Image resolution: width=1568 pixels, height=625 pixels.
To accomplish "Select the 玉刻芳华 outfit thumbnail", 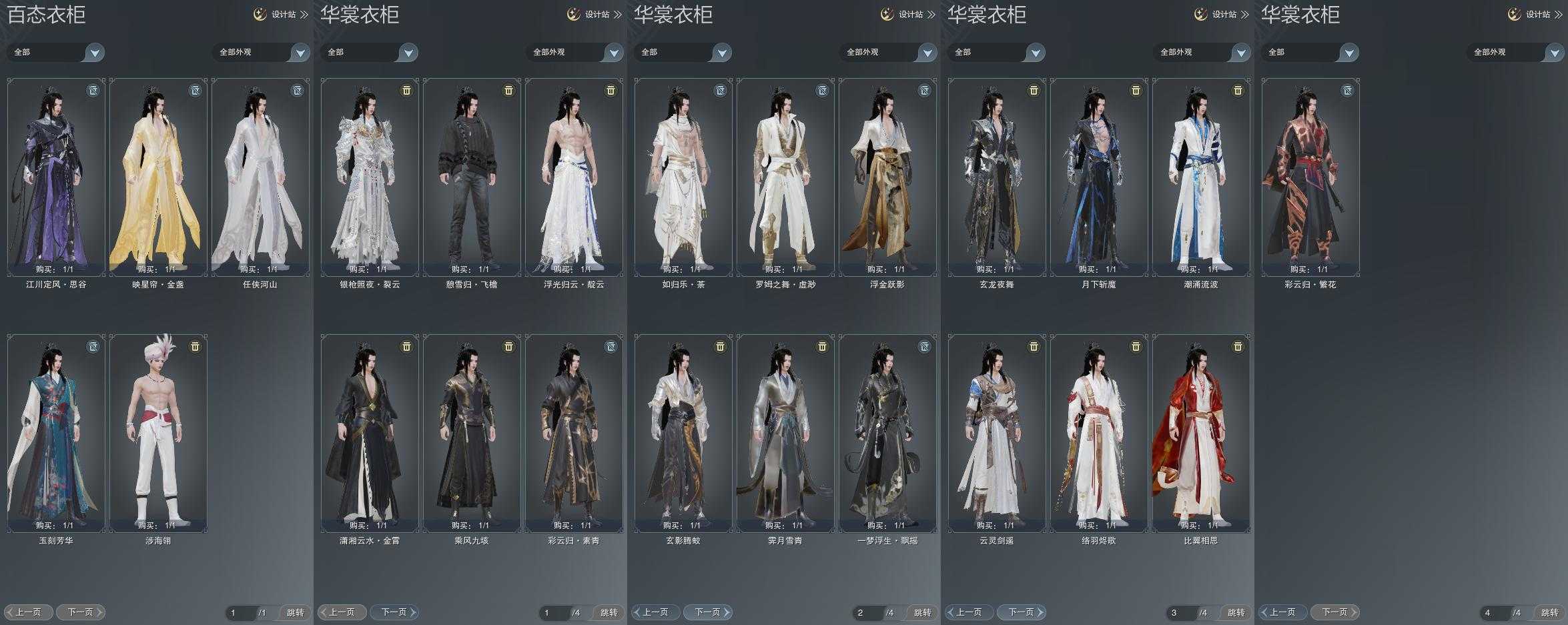I will click(56, 433).
